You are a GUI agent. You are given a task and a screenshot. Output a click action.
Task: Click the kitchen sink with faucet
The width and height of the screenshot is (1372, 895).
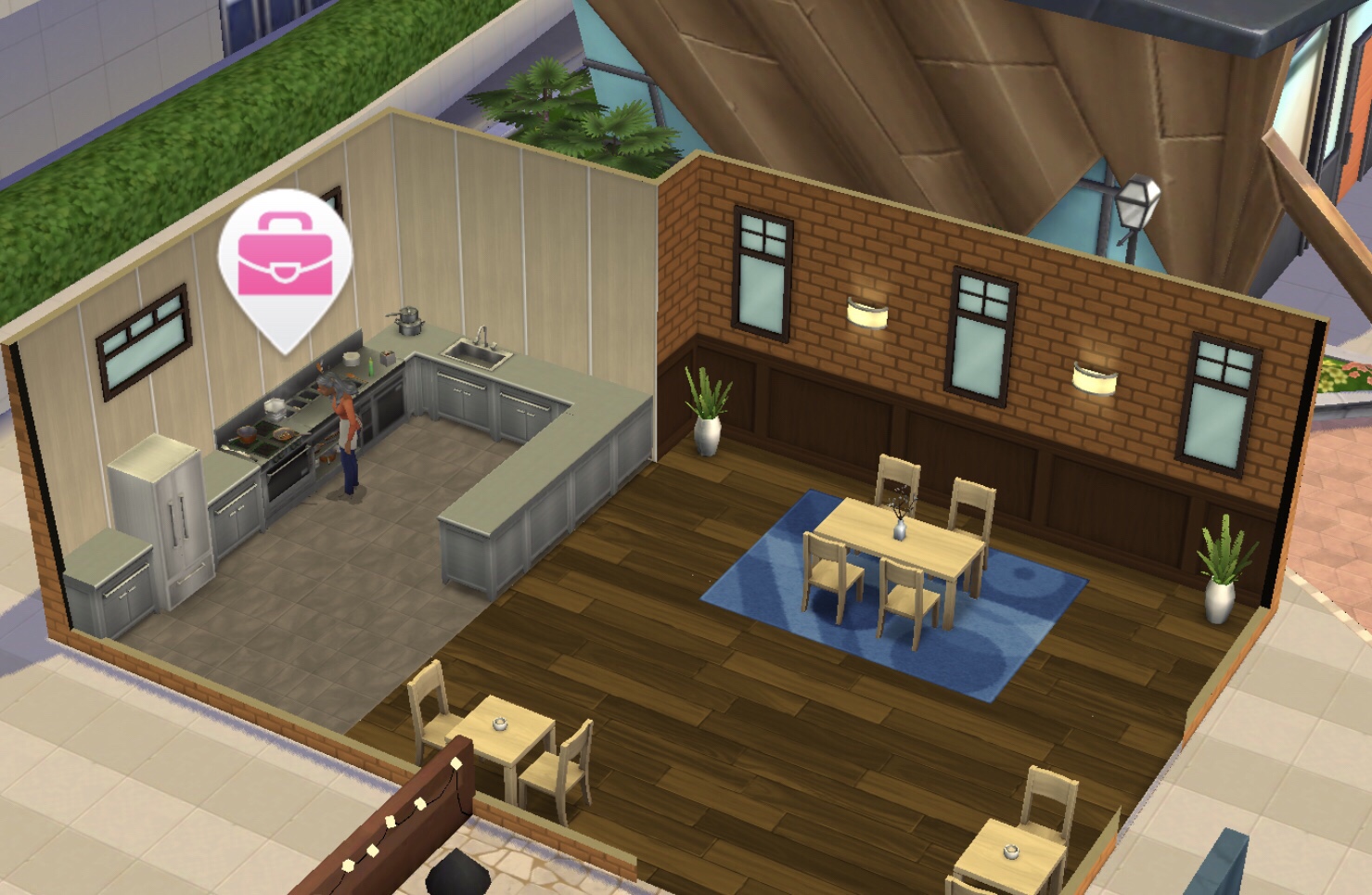(x=478, y=354)
